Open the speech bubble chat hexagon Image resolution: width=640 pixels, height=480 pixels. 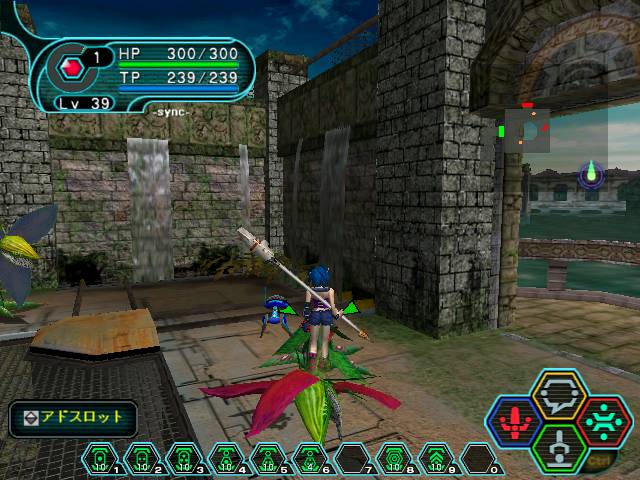point(558,395)
